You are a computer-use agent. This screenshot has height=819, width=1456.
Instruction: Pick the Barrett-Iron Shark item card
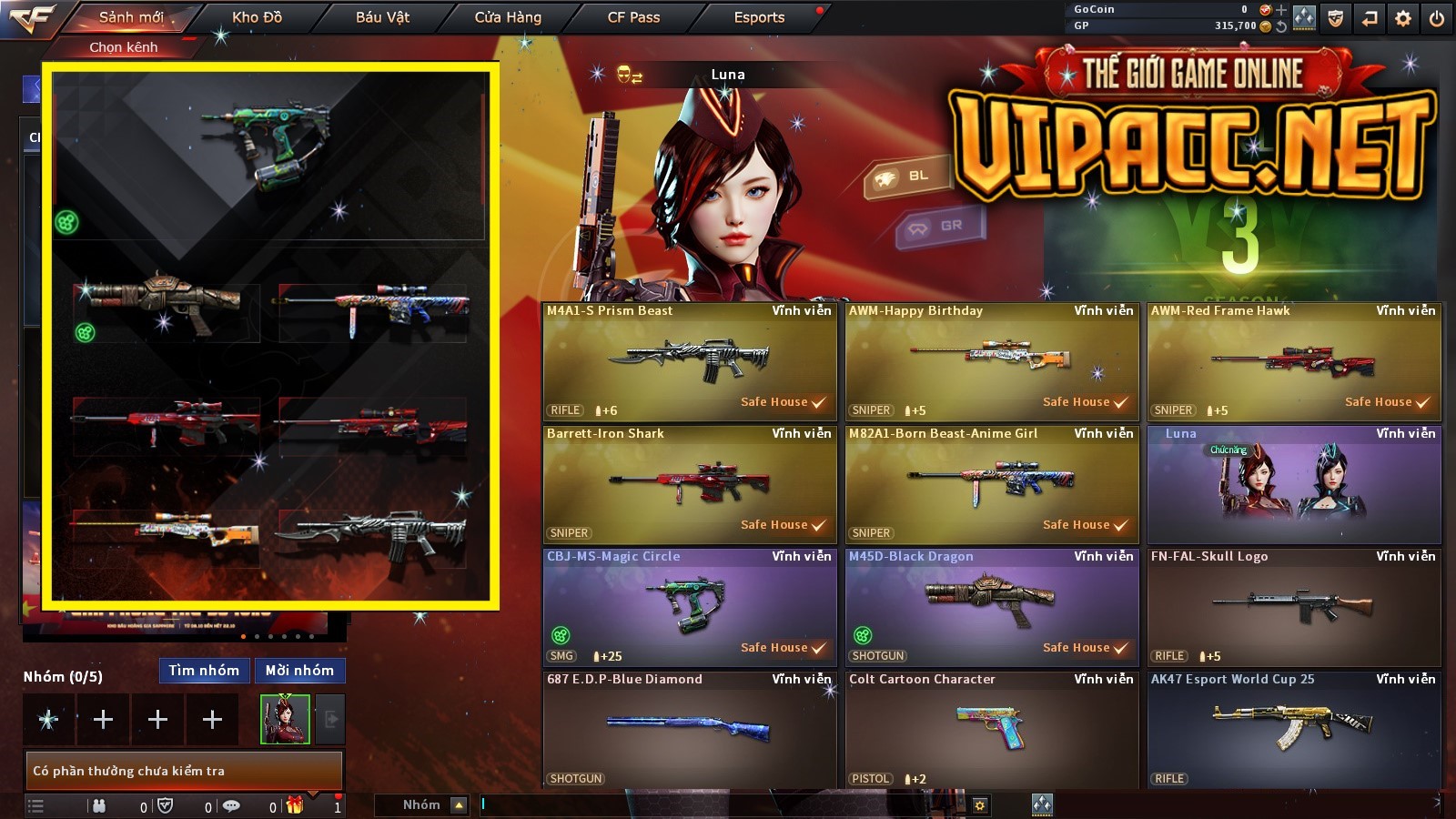point(689,484)
